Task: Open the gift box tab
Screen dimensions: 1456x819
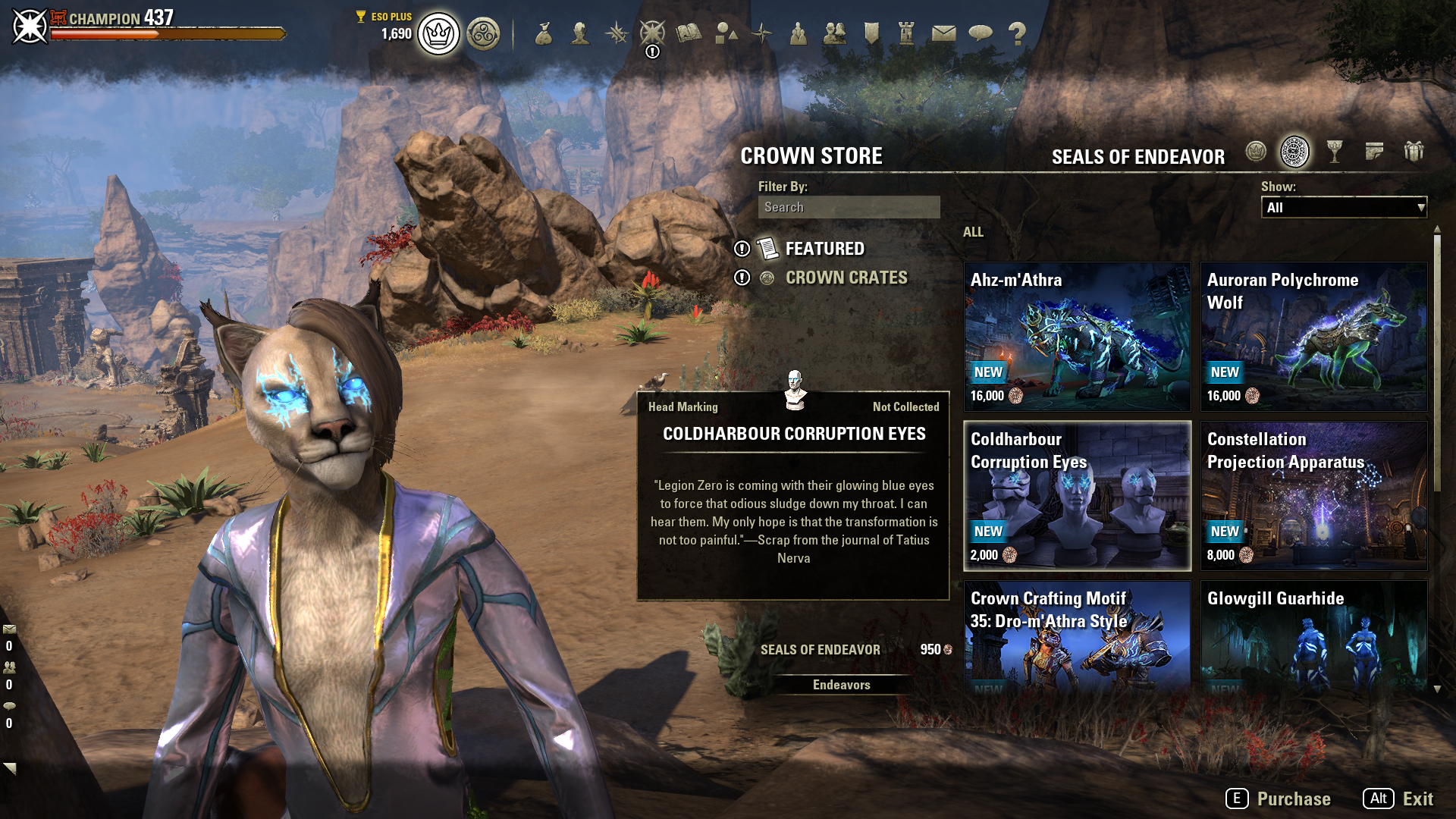Action: pyautogui.click(x=1414, y=152)
